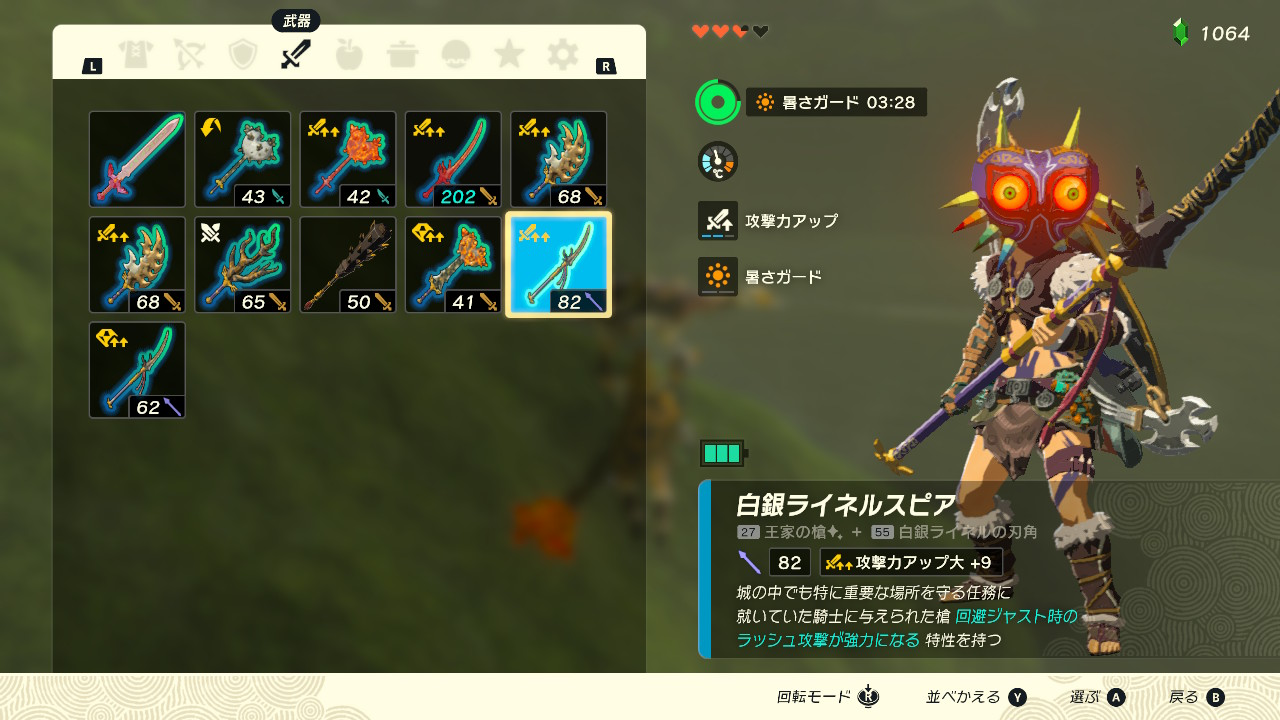
Task: Click the circular green stamina wheel
Action: (x=716, y=101)
